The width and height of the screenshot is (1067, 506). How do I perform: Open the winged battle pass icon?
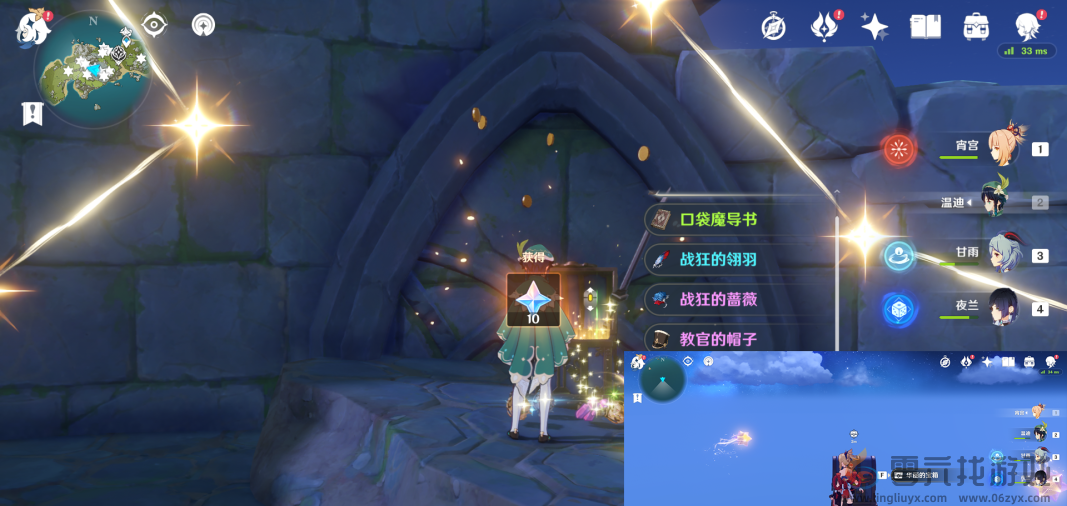coord(823,27)
